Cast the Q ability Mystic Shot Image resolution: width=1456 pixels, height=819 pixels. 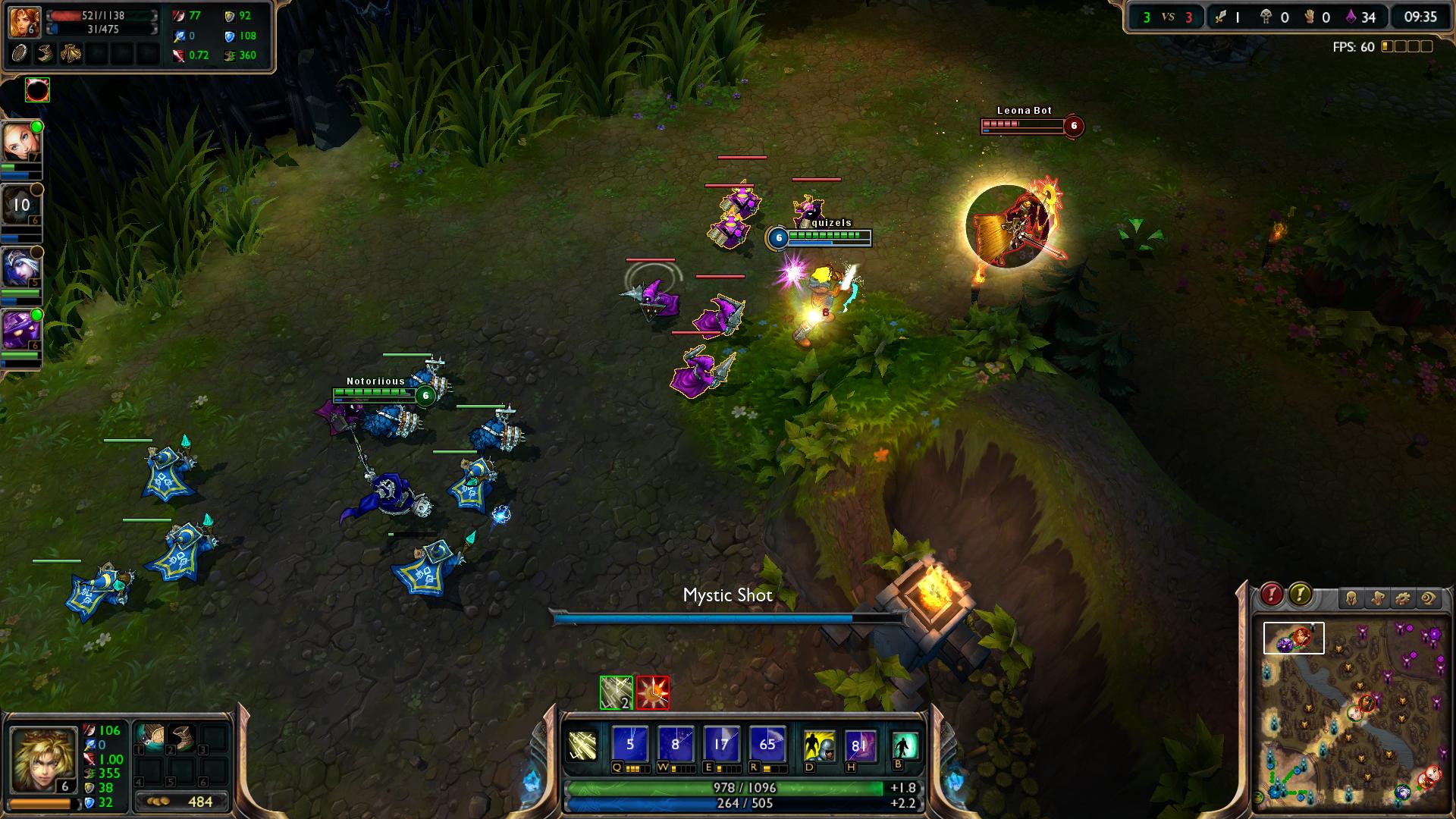(629, 745)
